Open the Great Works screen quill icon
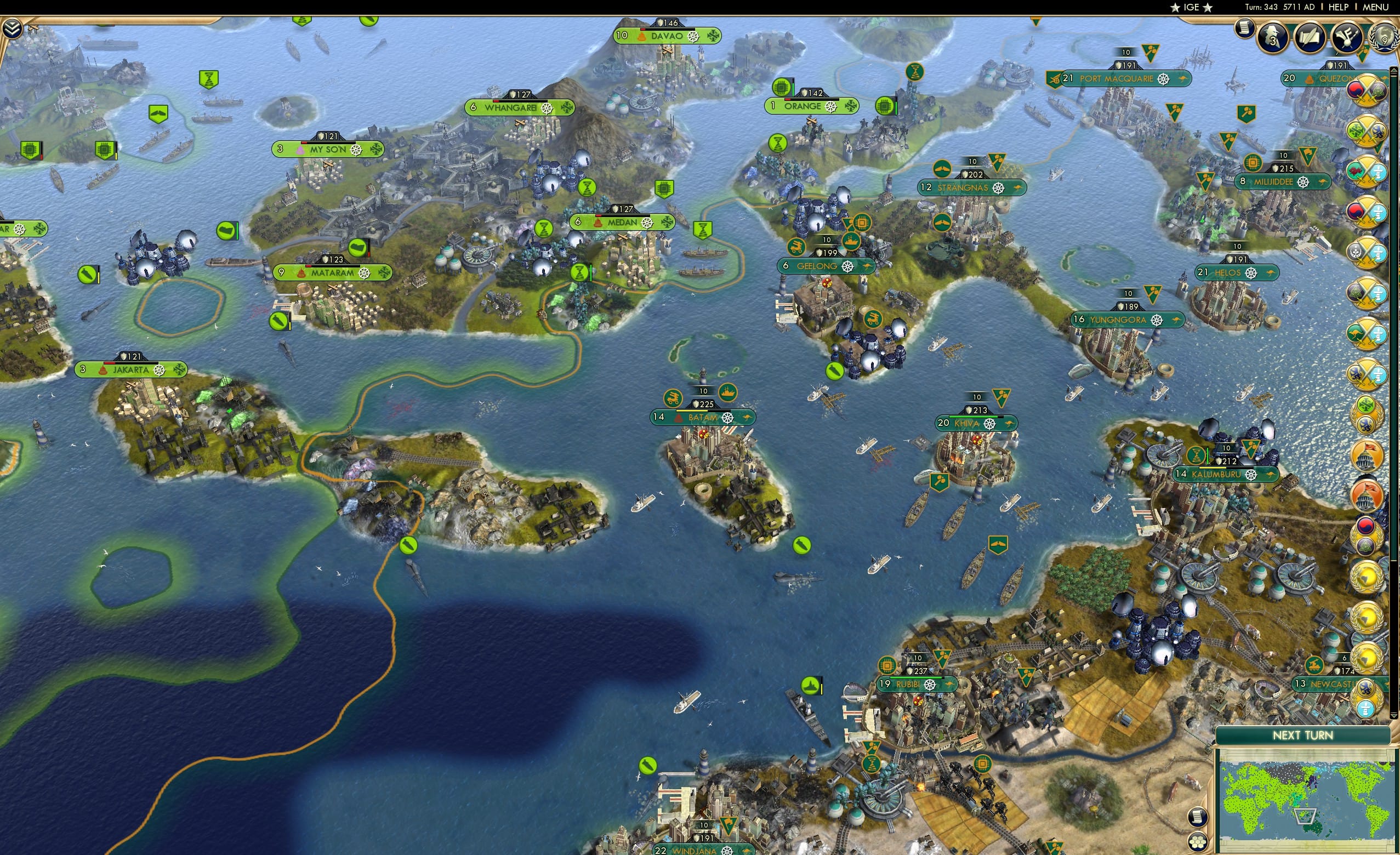The width and height of the screenshot is (1400, 855). tap(1311, 38)
